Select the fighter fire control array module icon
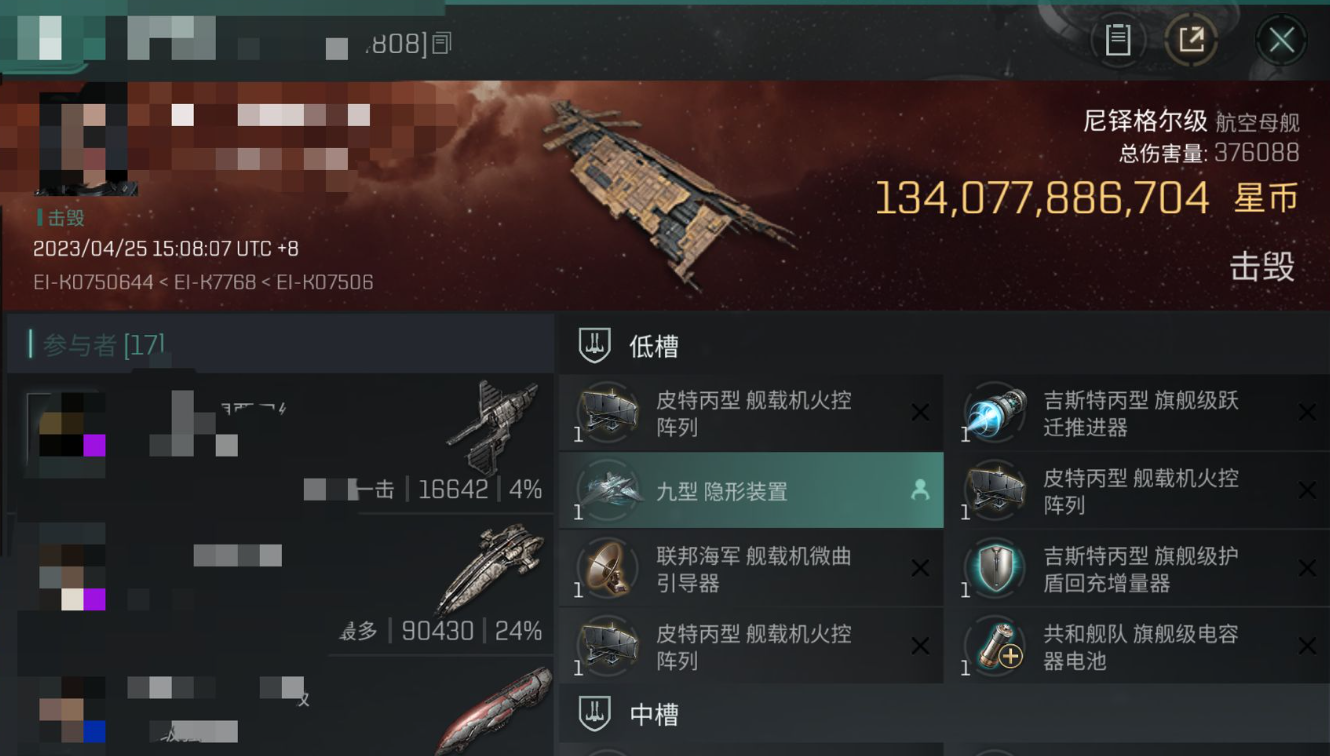Viewport: 1330px width, 756px height. pyautogui.click(x=607, y=412)
